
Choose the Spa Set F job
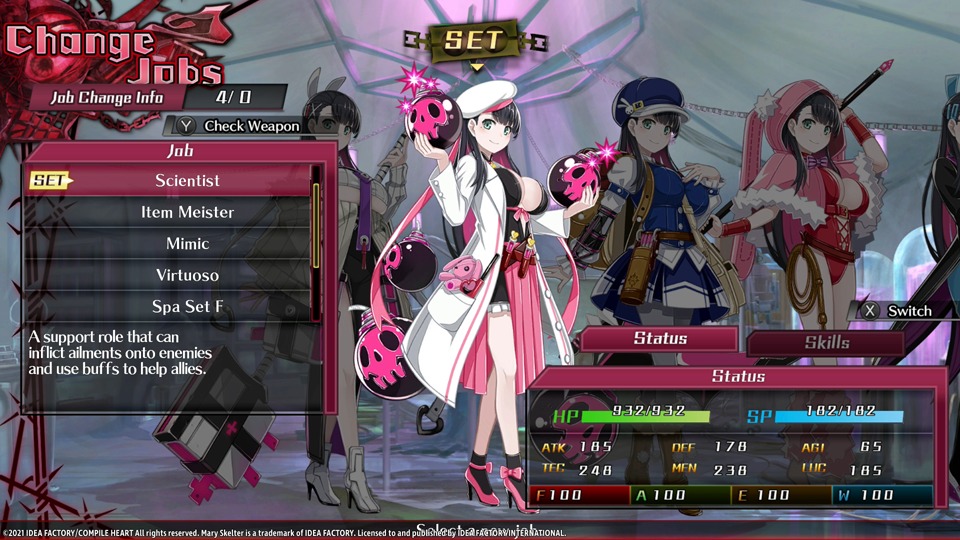(x=187, y=306)
